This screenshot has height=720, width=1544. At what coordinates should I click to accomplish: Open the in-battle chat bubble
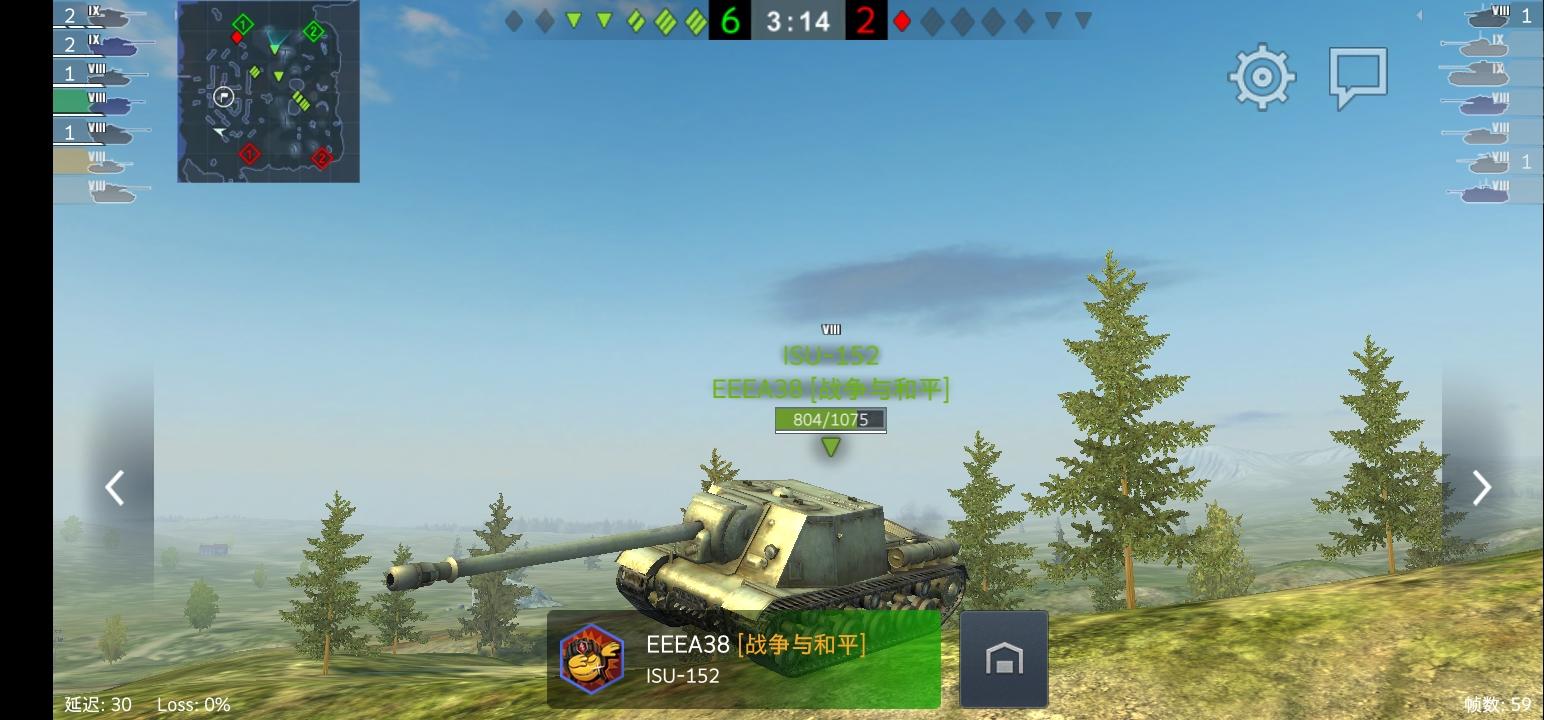point(1358,76)
